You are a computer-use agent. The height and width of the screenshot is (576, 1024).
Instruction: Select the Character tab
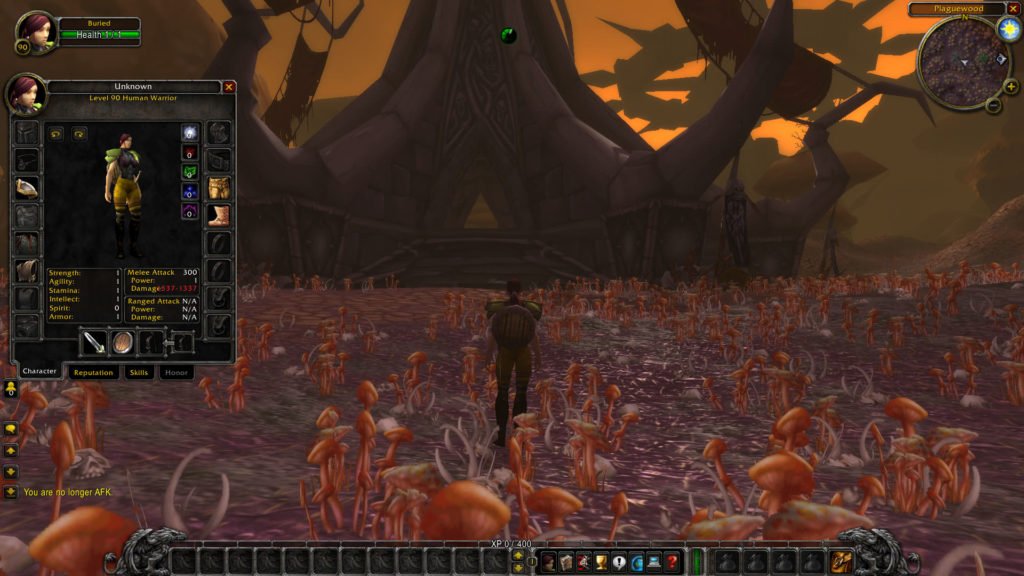tap(39, 372)
